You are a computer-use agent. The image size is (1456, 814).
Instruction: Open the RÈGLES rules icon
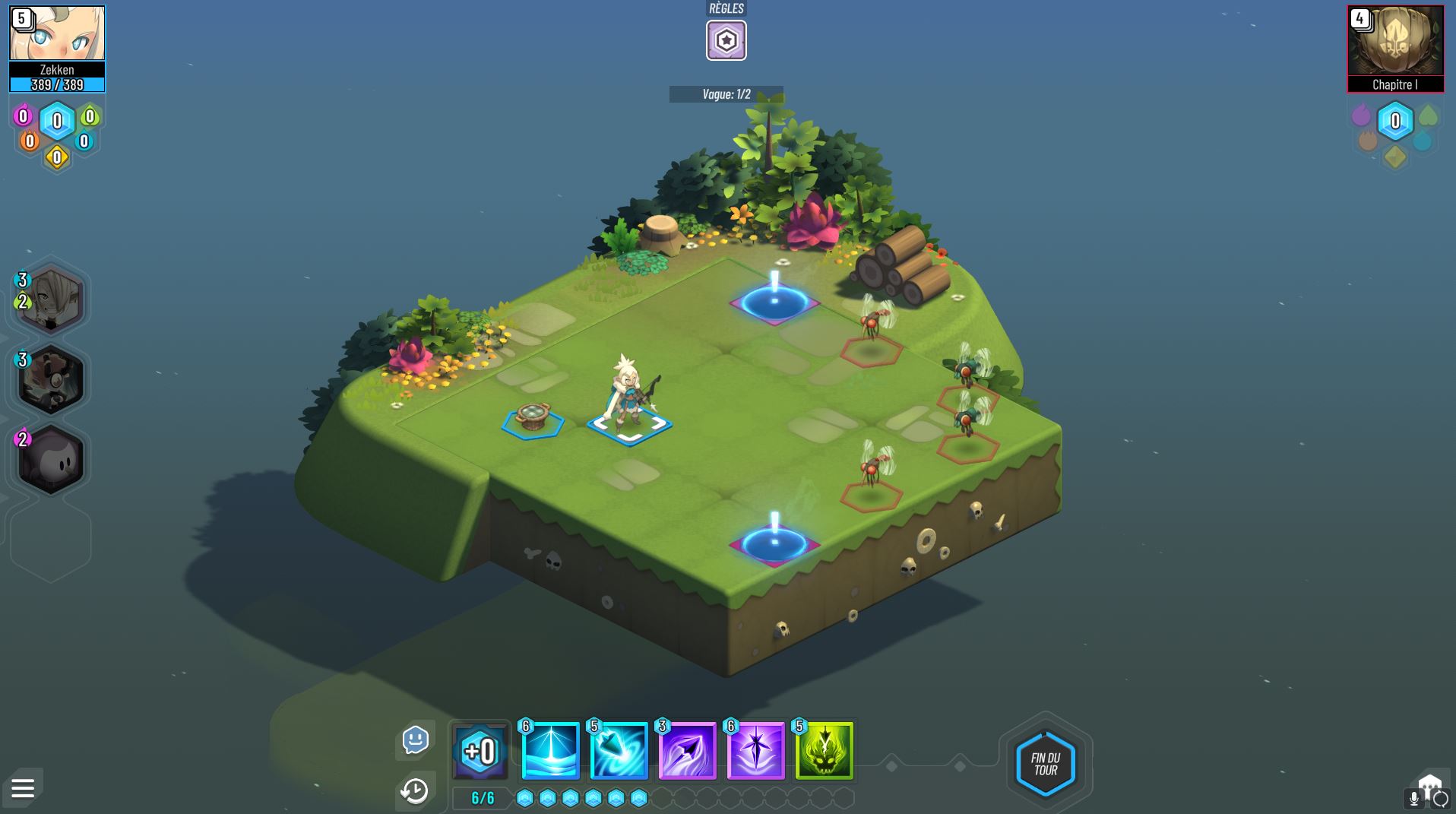coord(726,41)
